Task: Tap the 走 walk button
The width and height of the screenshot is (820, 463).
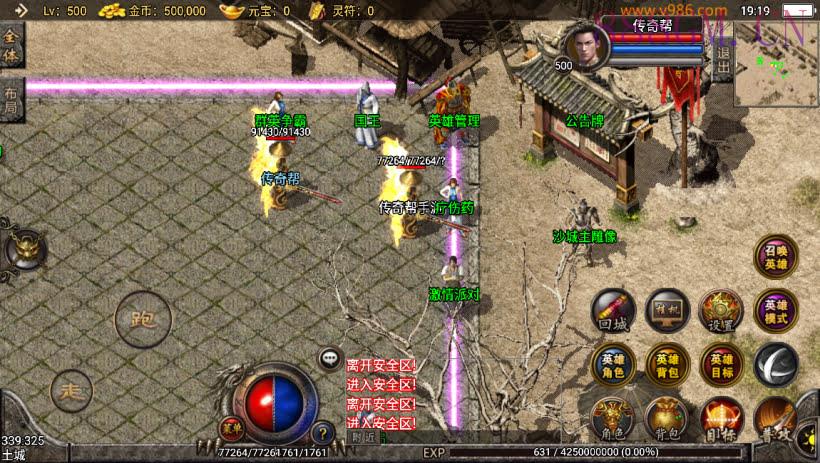Action: pos(70,390)
